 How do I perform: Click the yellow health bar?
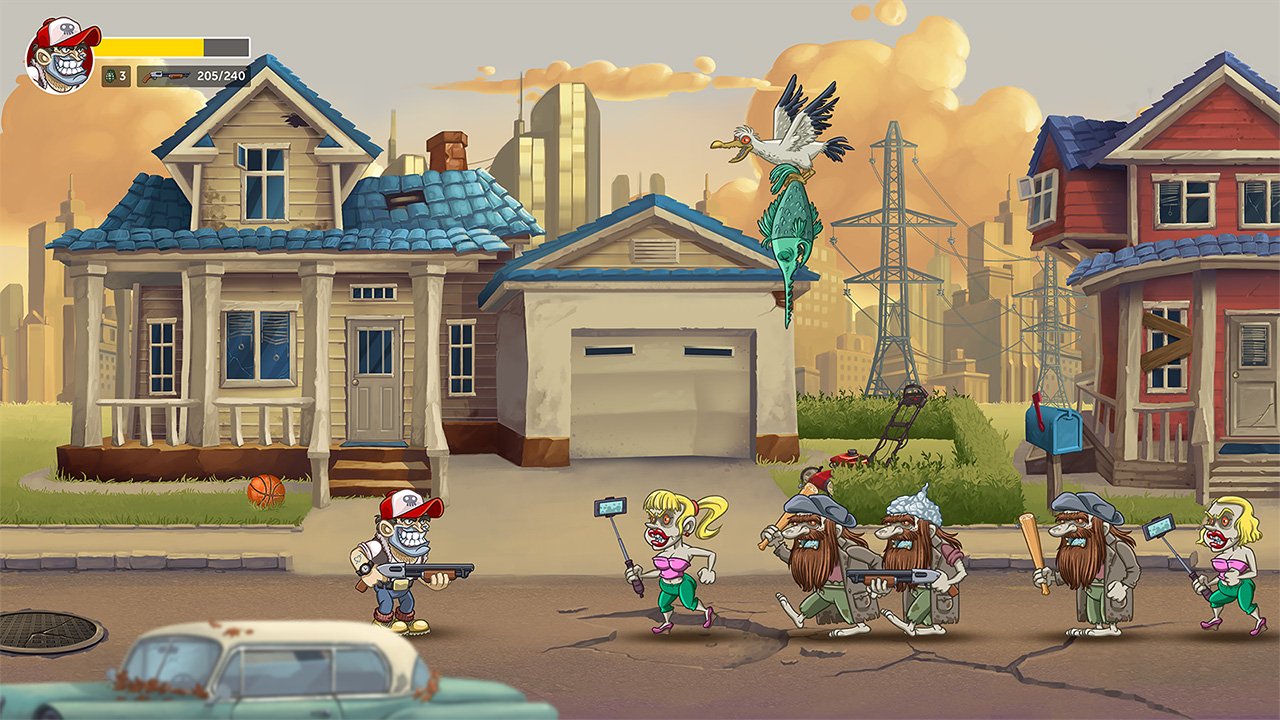(x=150, y=47)
